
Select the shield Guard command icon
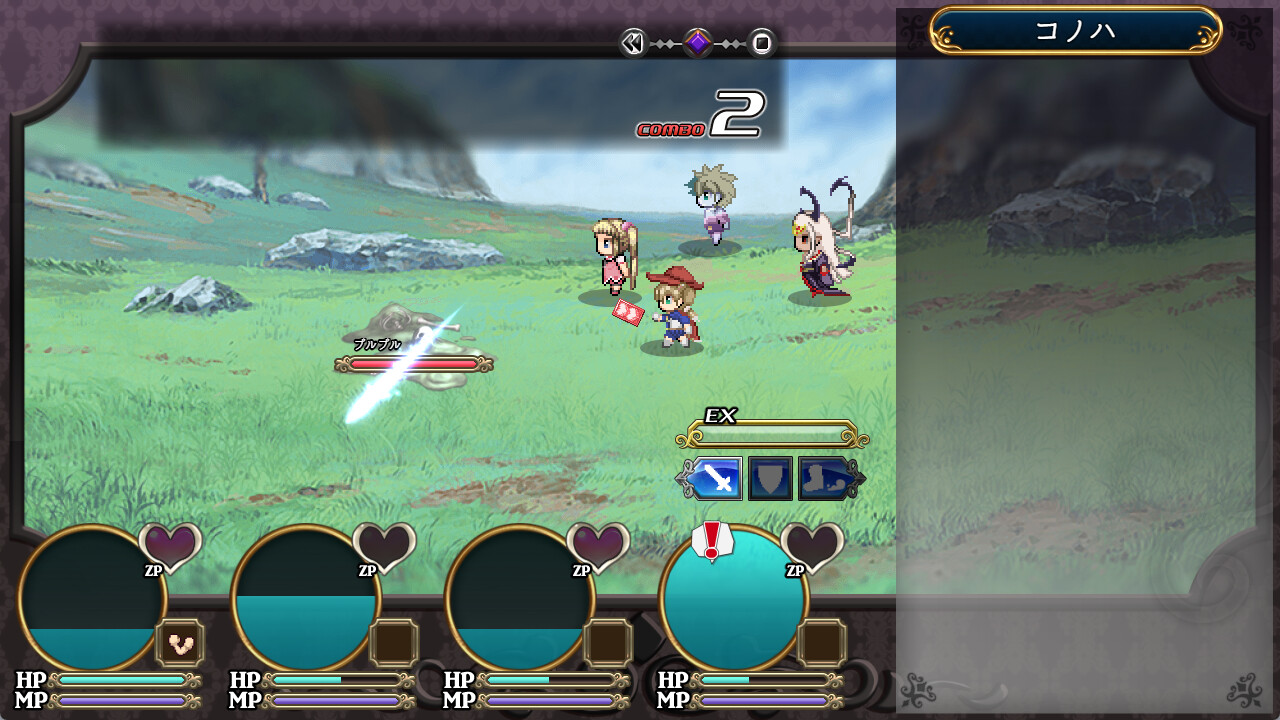(769, 478)
